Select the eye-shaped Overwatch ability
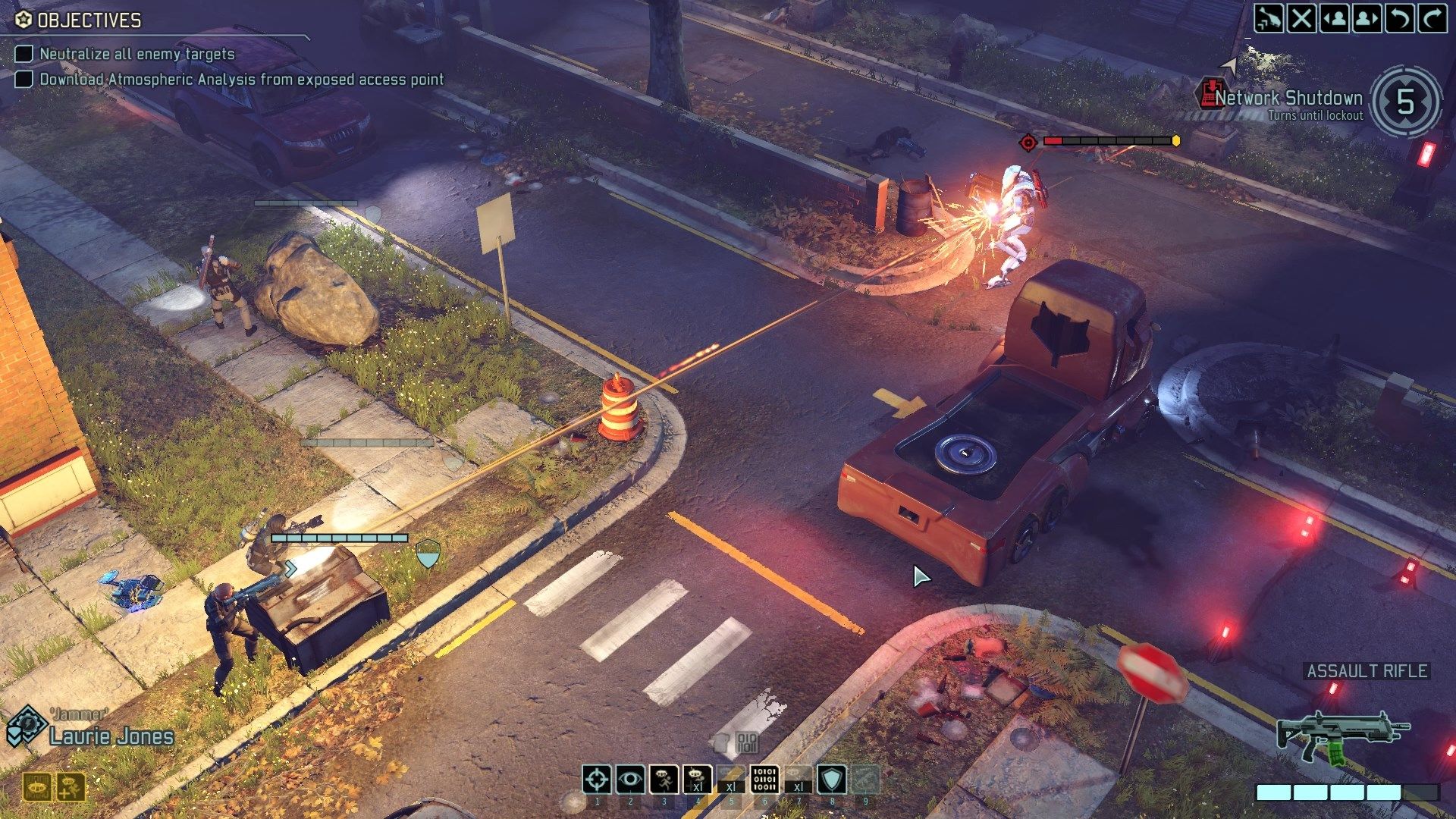Viewport: 1456px width, 819px height. pos(630,779)
